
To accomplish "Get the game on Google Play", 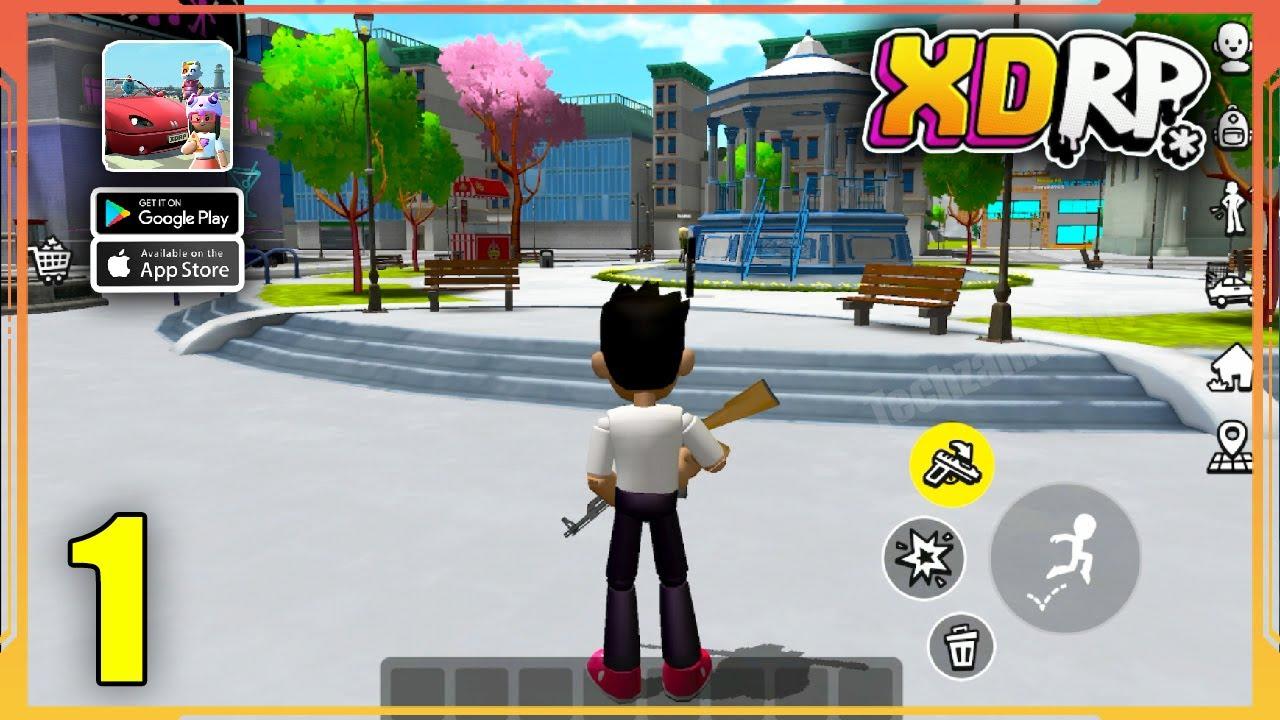I will (167, 214).
